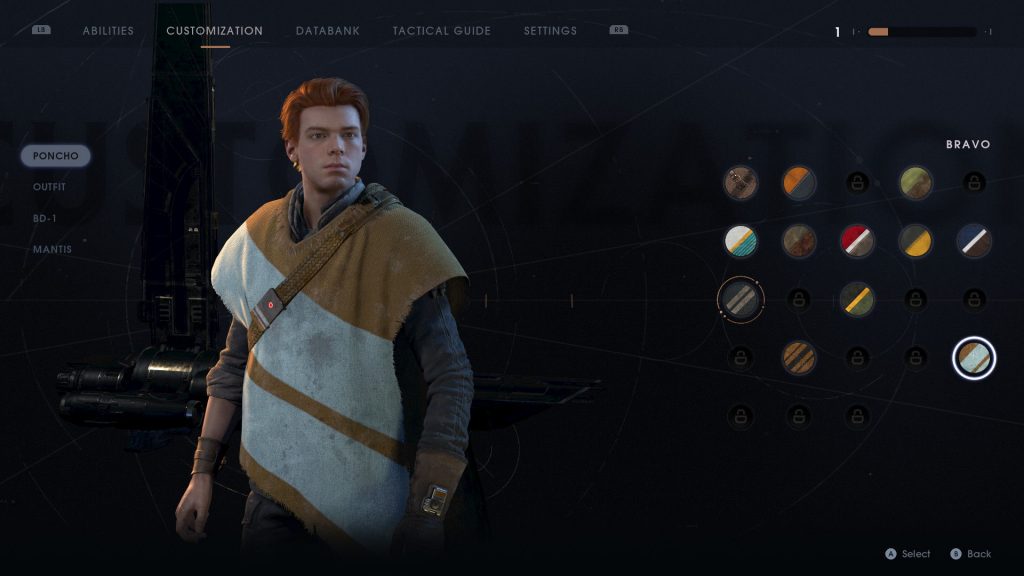The image size is (1024, 576).
Task: Select the orange triple-striped poncho swatch
Action: coord(799,357)
